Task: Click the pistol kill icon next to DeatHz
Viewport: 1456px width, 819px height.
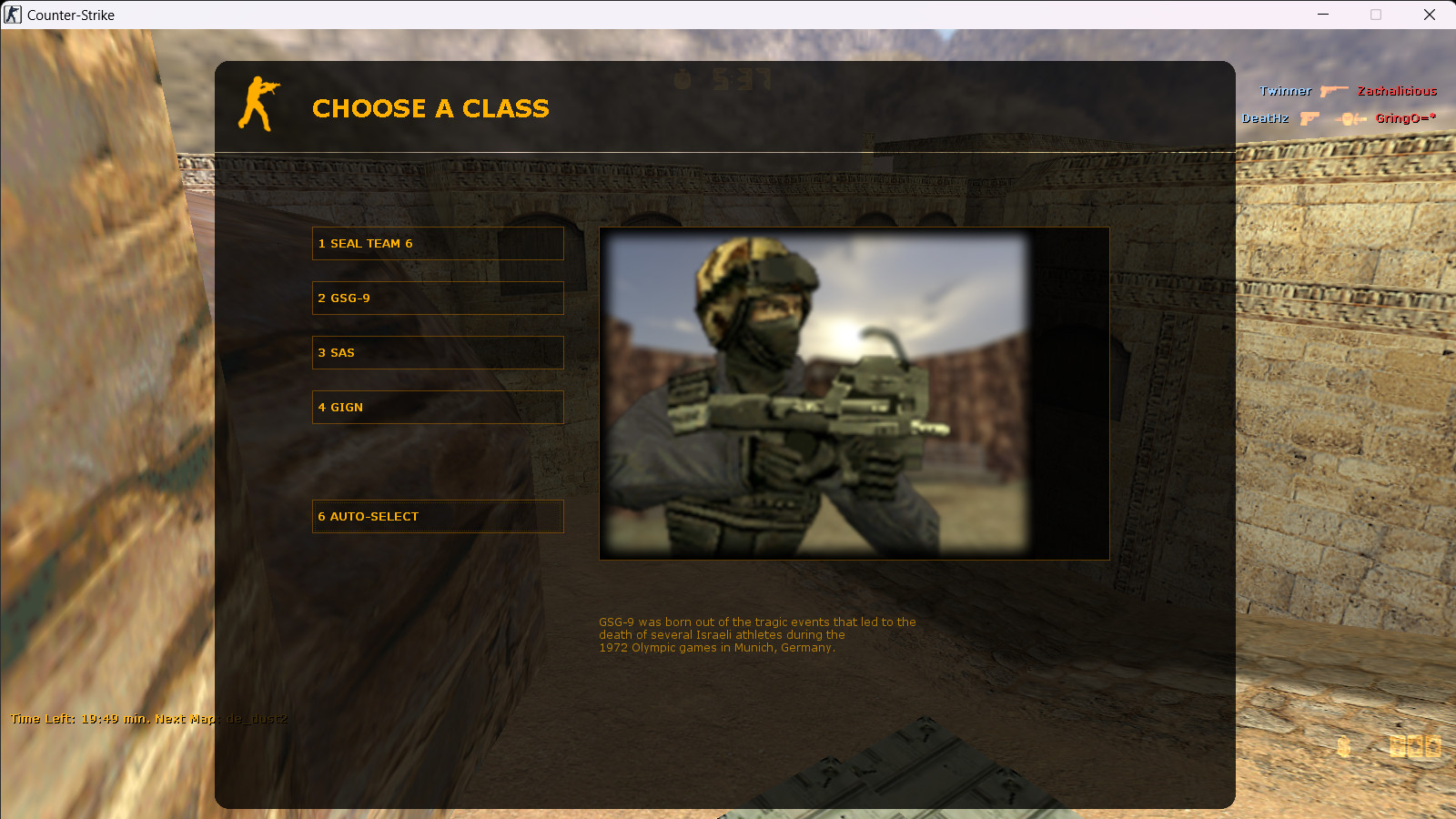Action: pyautogui.click(x=1310, y=117)
